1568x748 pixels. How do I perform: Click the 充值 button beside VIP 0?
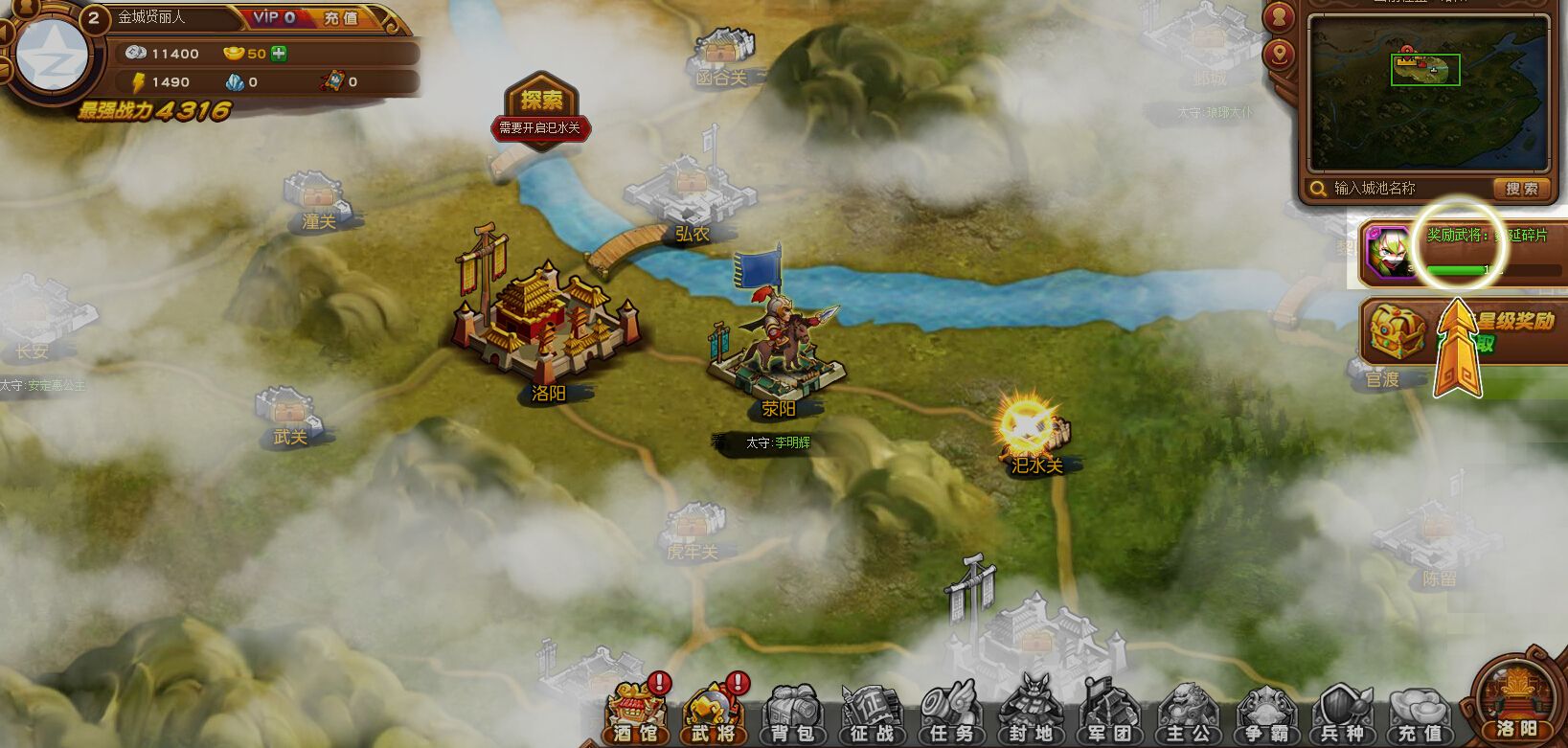pos(340,18)
